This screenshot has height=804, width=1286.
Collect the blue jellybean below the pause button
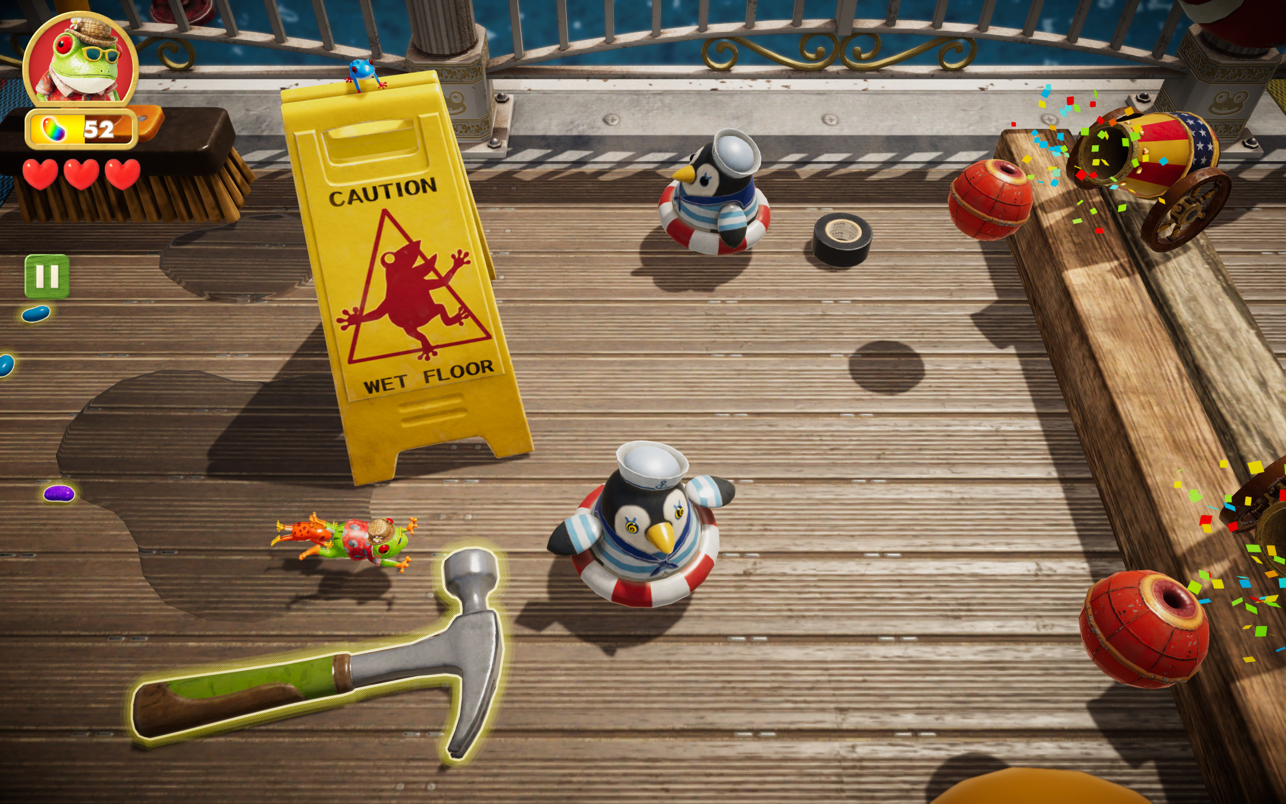[x=34, y=313]
